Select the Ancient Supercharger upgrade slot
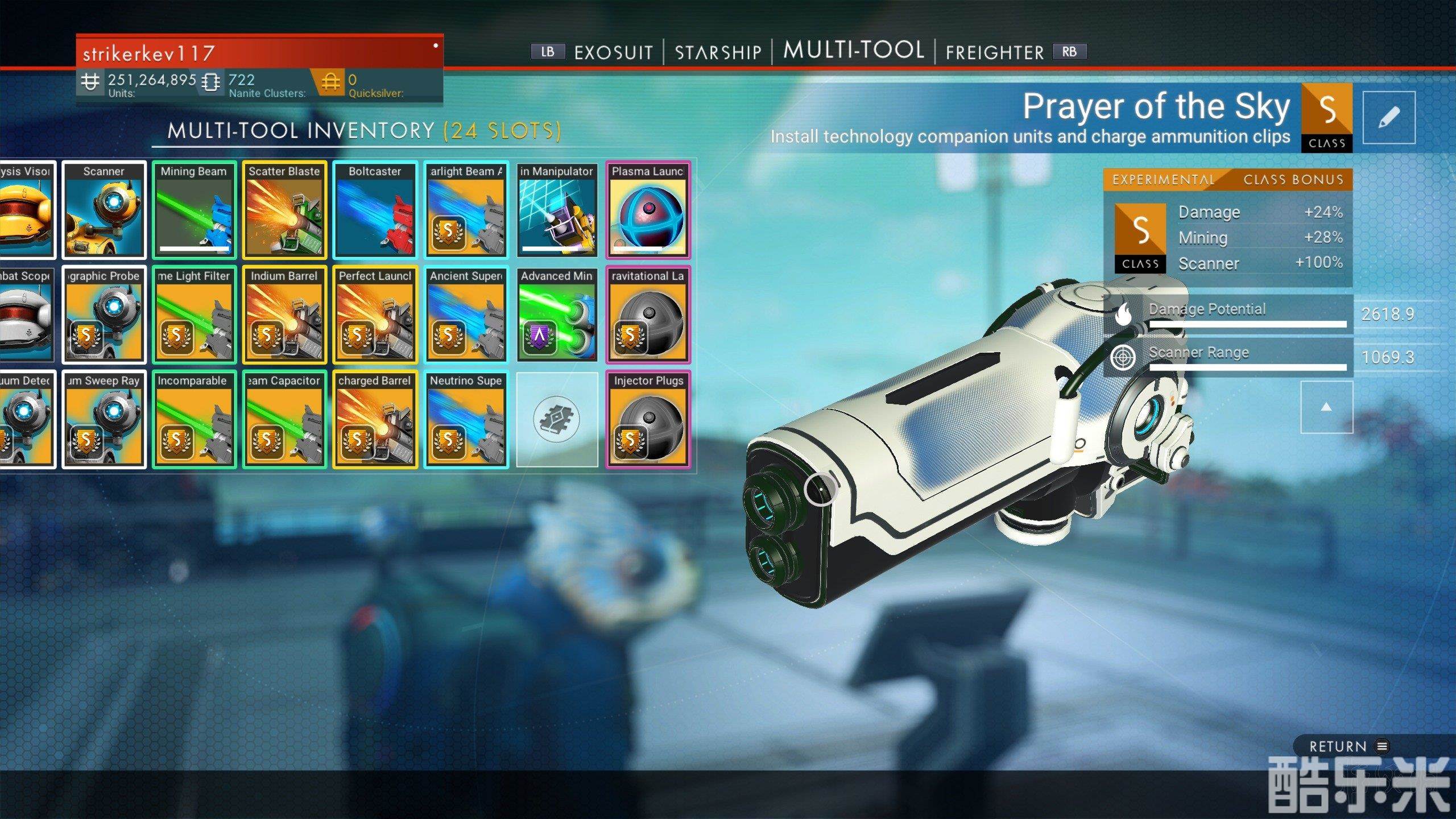The height and width of the screenshot is (819, 1456). [466, 314]
